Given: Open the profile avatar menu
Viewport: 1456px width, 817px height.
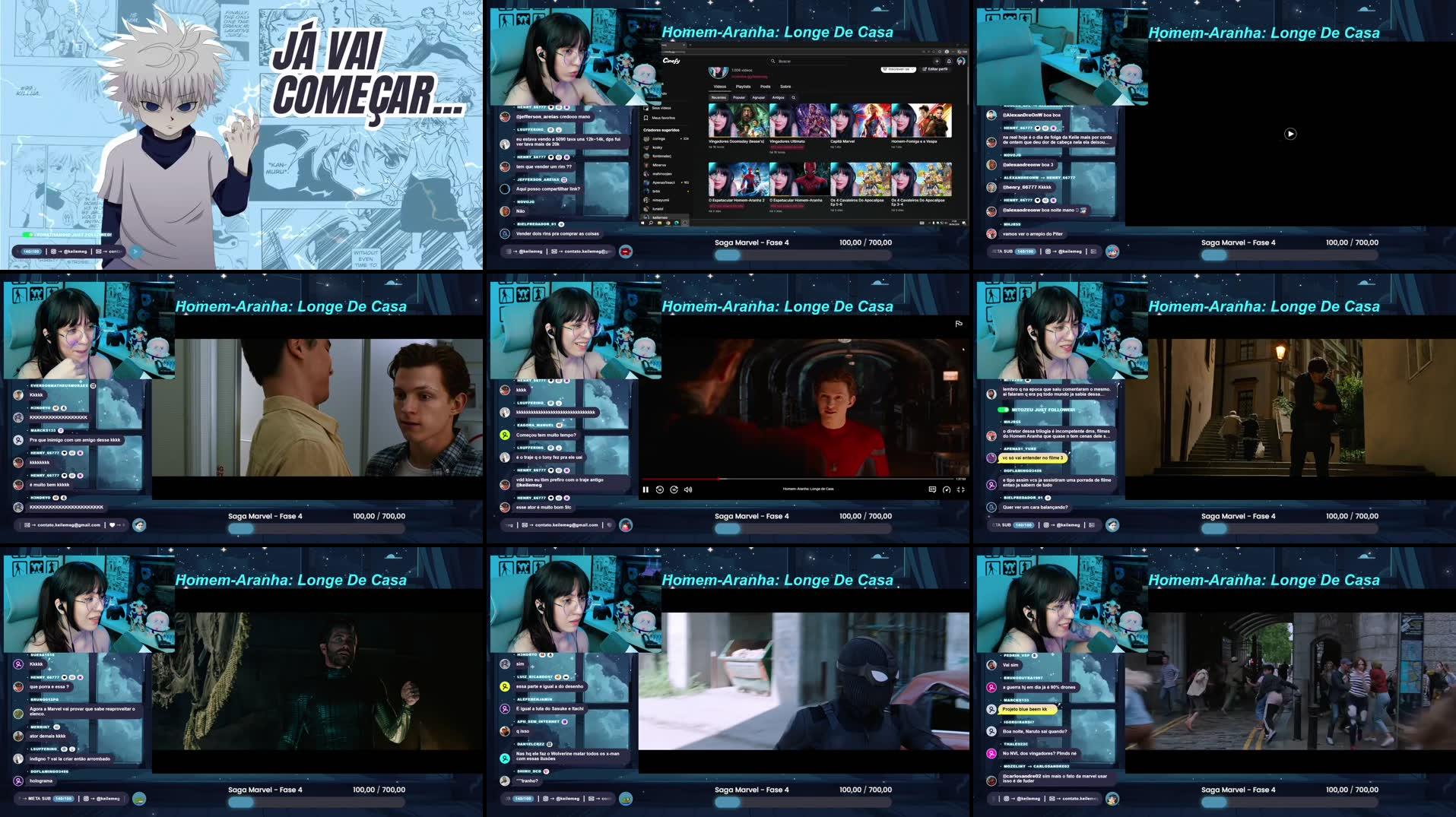Looking at the screenshot, I should point(960,60).
